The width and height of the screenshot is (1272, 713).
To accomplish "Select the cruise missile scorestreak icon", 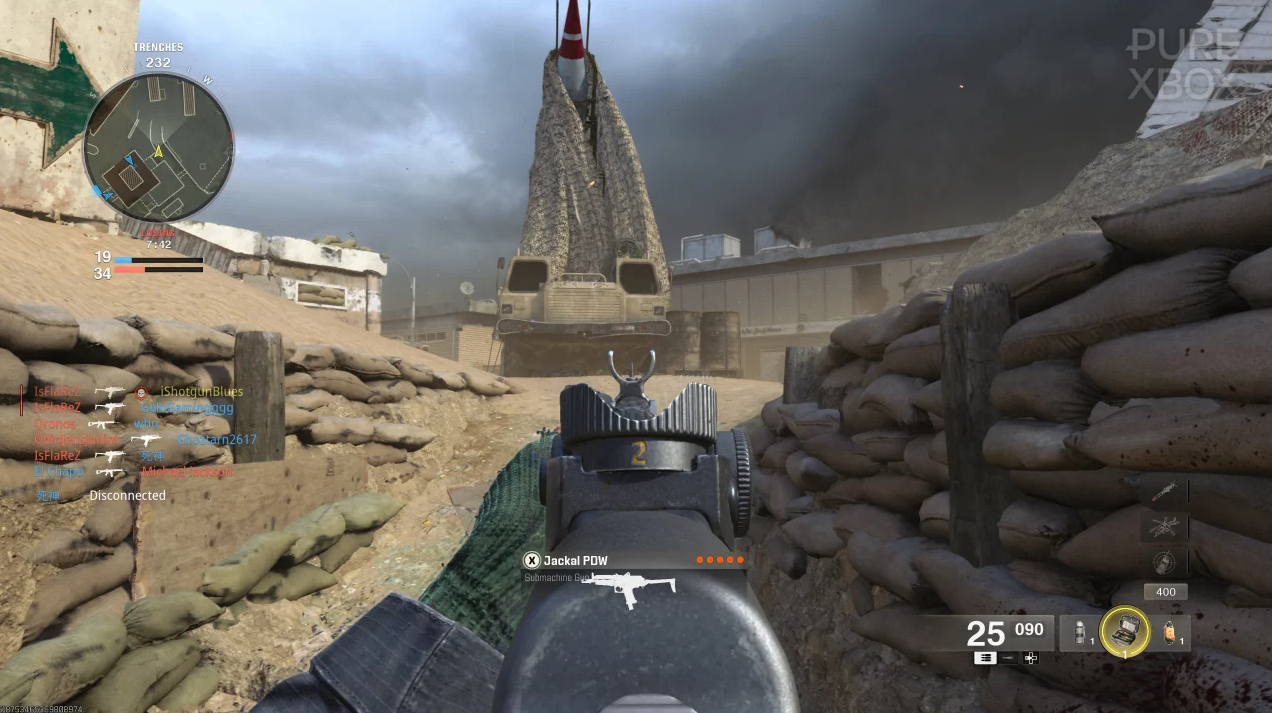I will click(x=1164, y=492).
